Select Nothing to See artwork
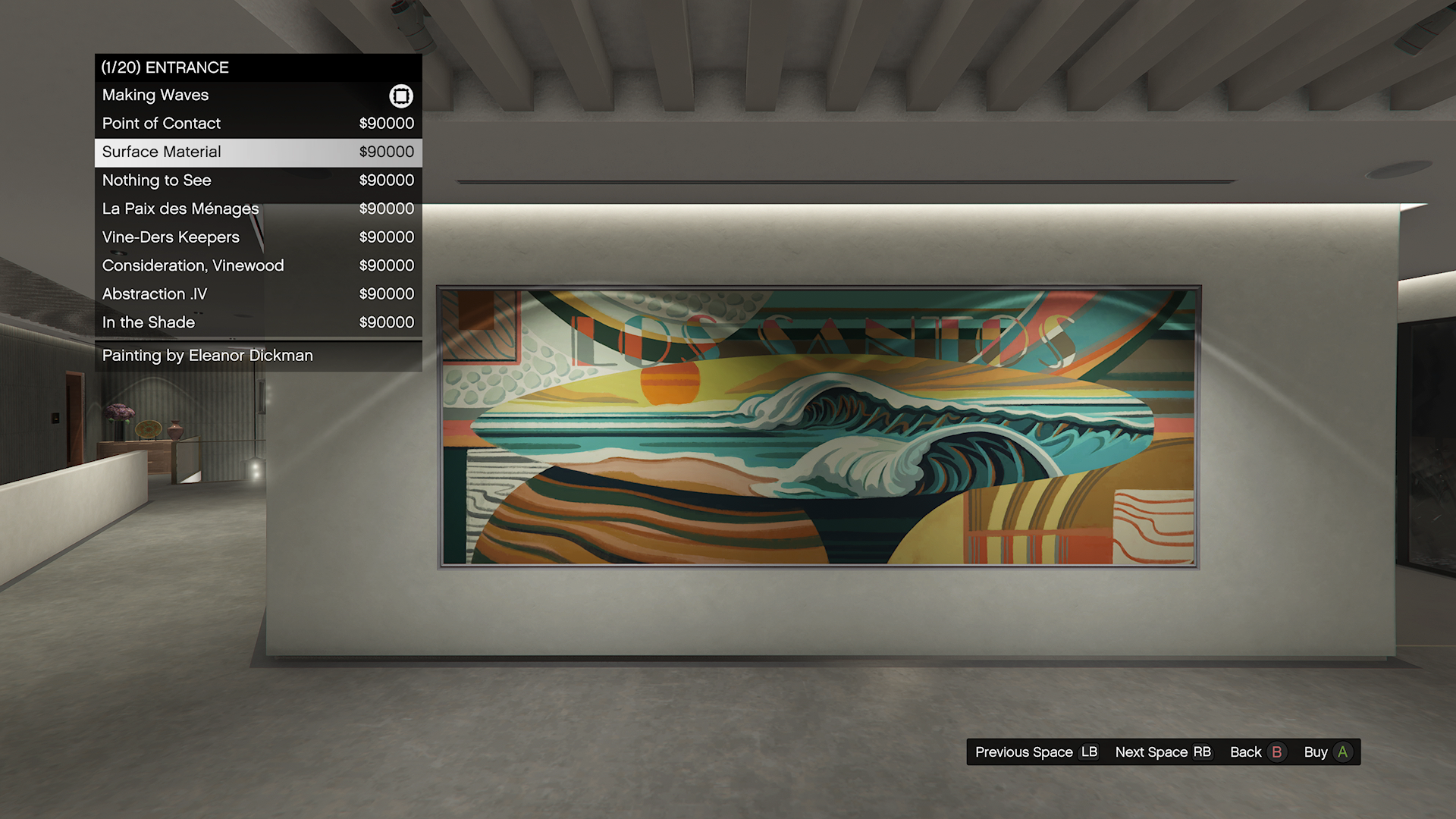Screen dimensions: 1456x819 258,180
